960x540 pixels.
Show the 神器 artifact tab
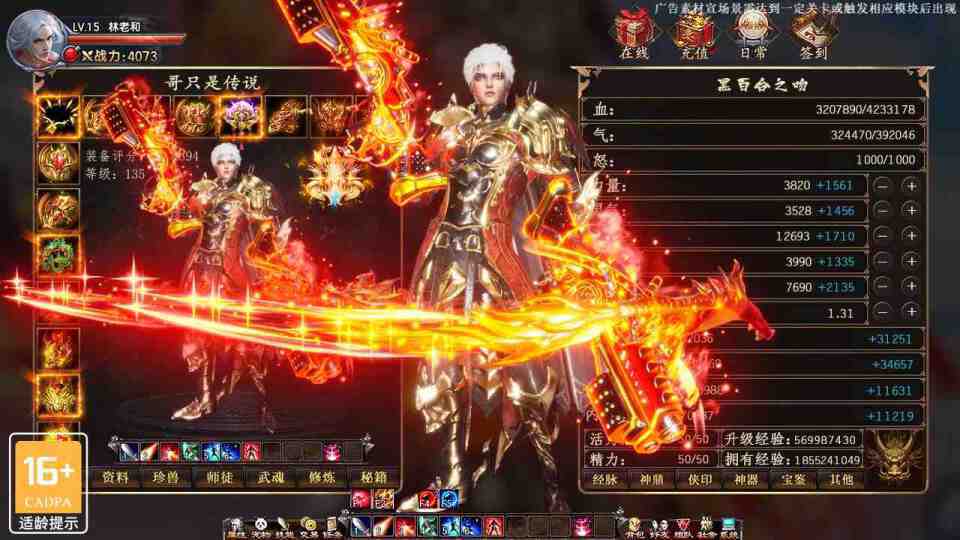tap(747, 480)
